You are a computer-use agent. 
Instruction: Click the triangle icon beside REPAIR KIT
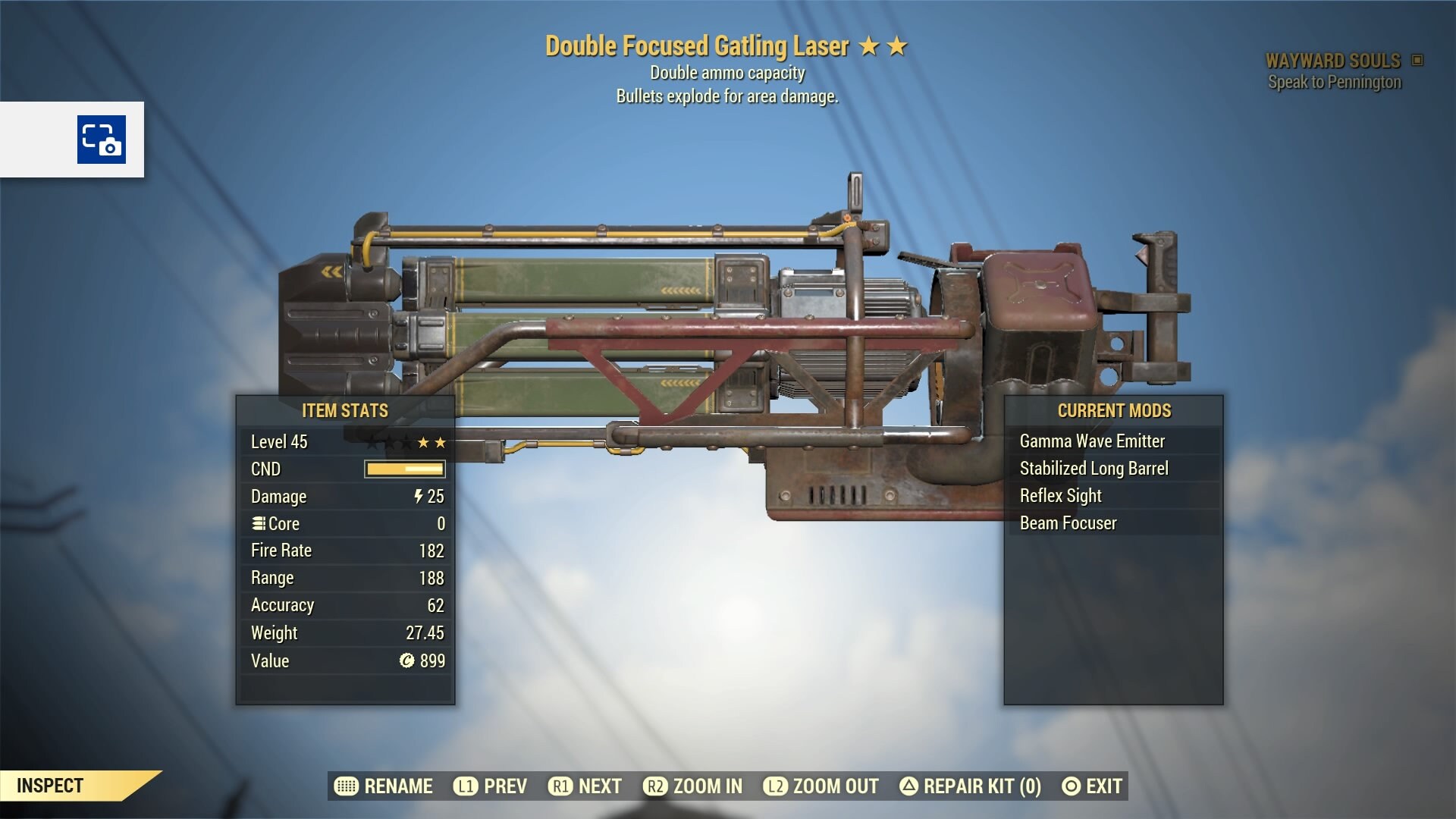tap(909, 786)
